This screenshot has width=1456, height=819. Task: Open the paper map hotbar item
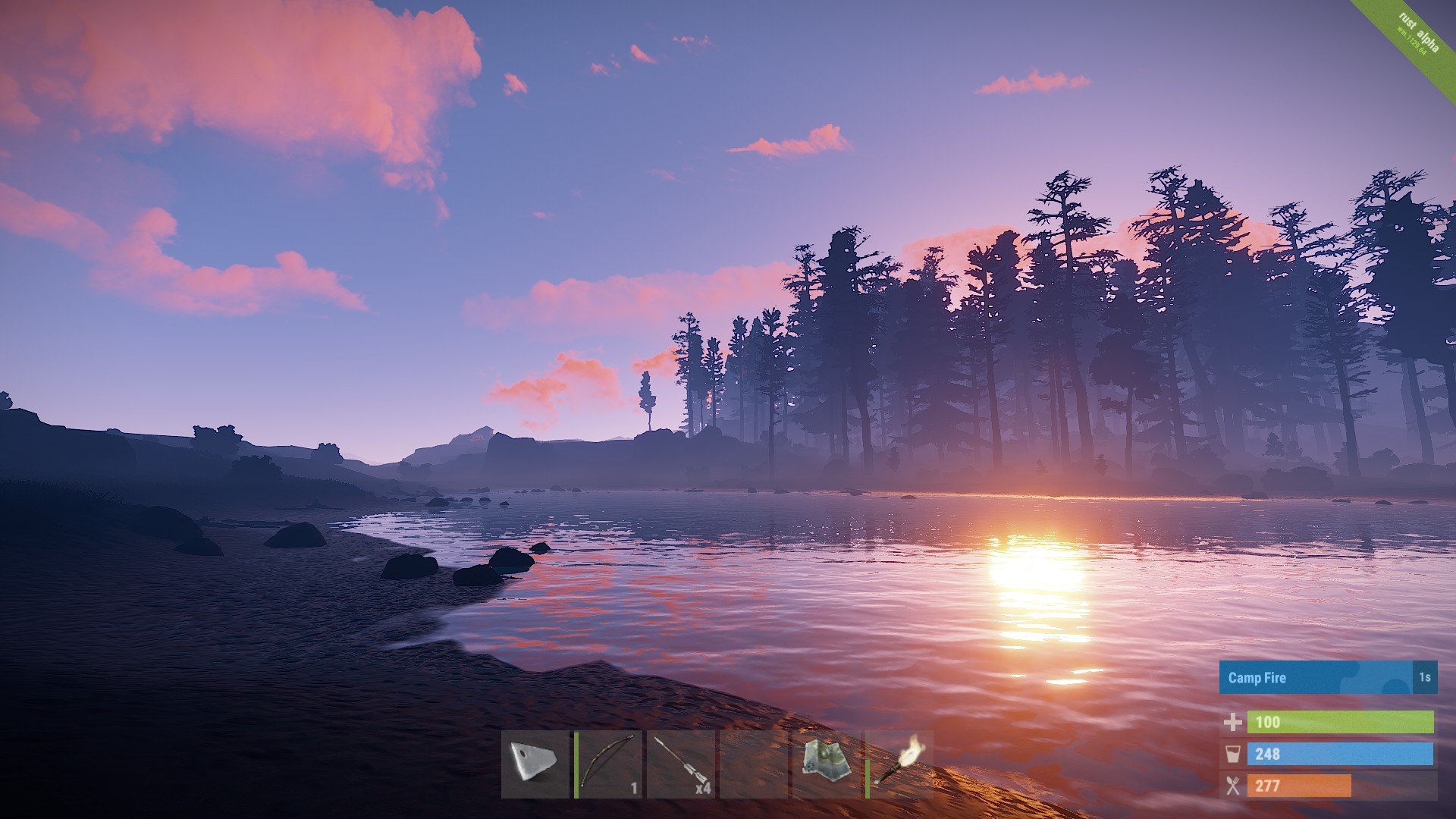click(826, 764)
